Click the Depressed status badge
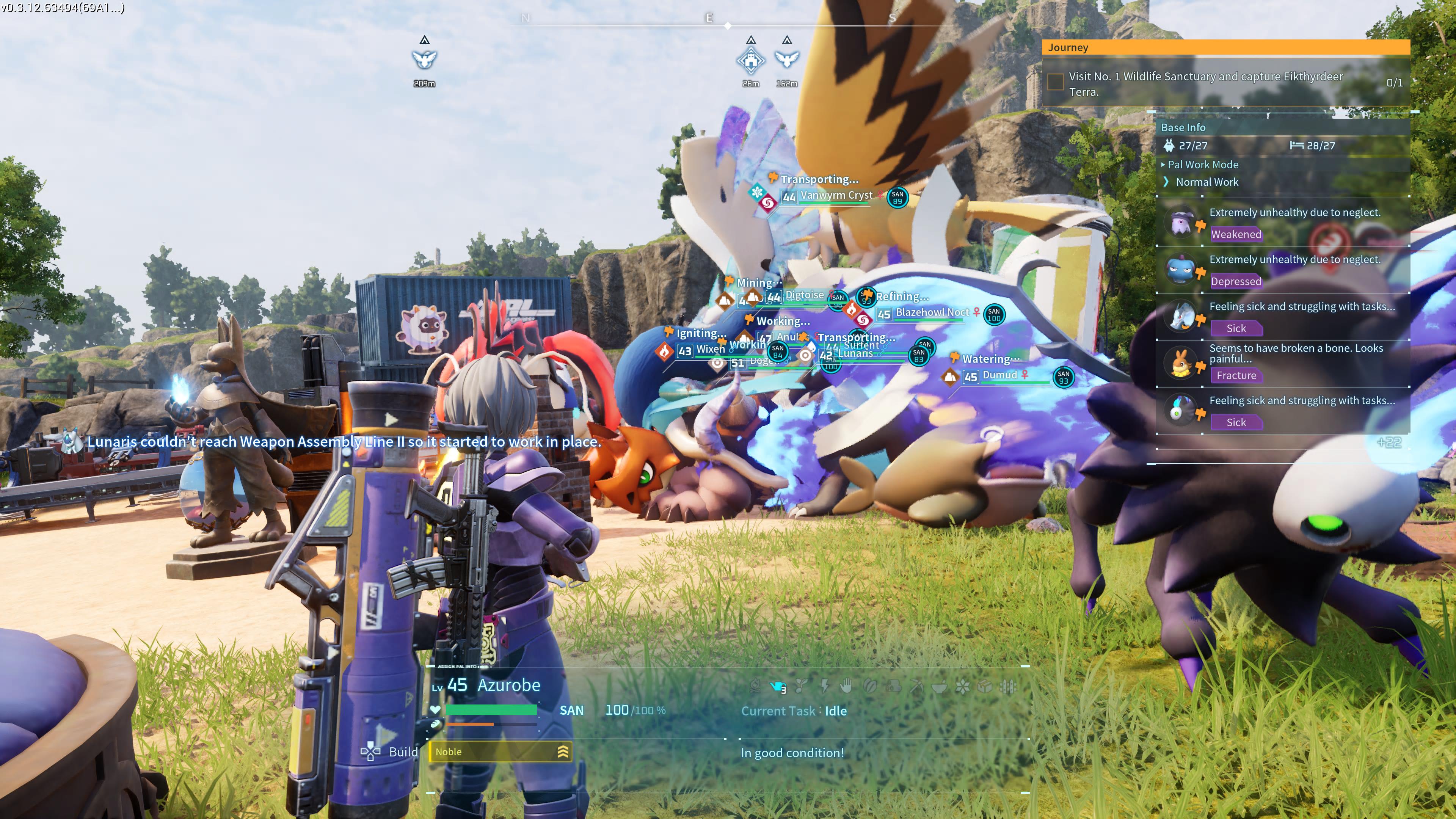1456x819 pixels. pyautogui.click(x=1237, y=281)
